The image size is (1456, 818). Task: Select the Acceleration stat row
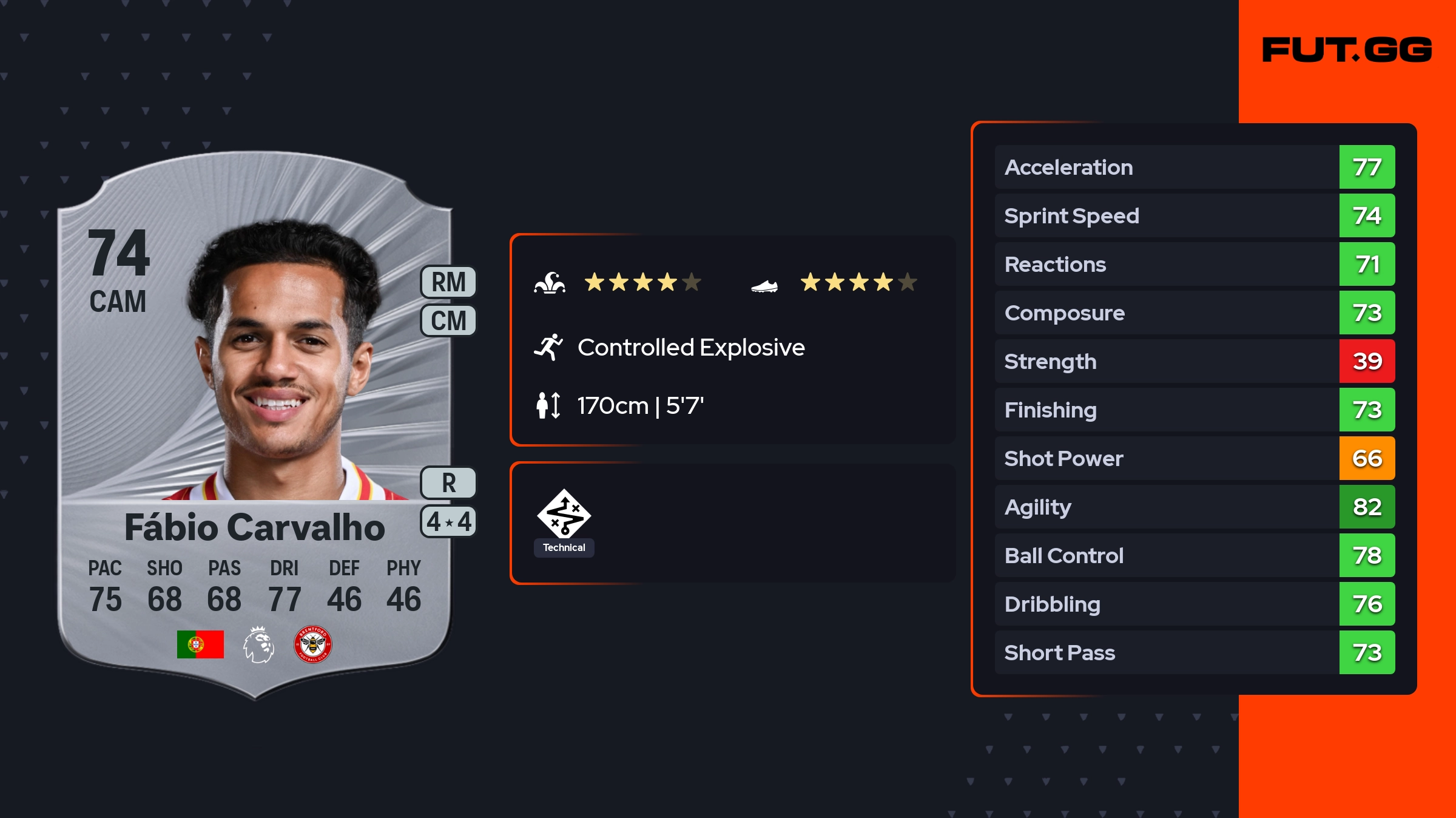point(1194,167)
